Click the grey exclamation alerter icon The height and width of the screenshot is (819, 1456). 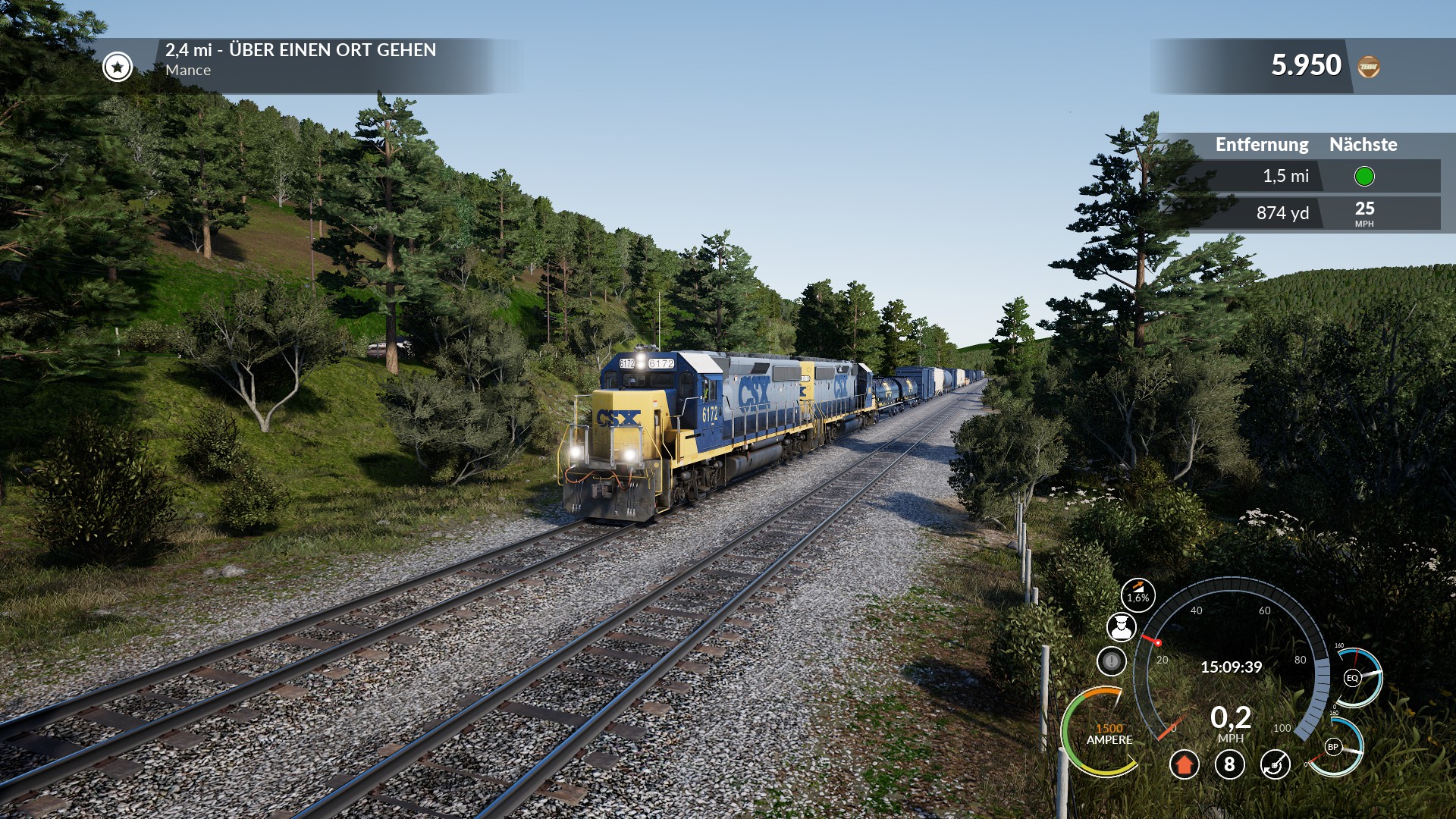click(1112, 661)
